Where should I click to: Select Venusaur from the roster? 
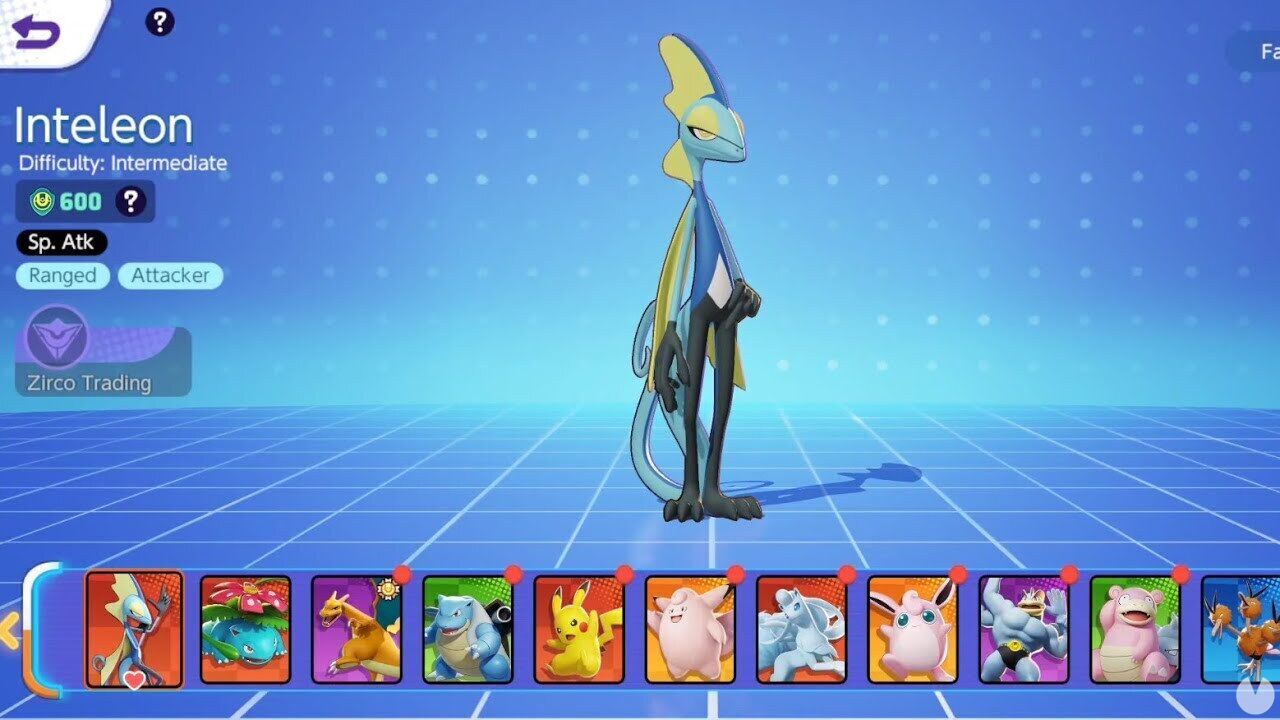244,629
